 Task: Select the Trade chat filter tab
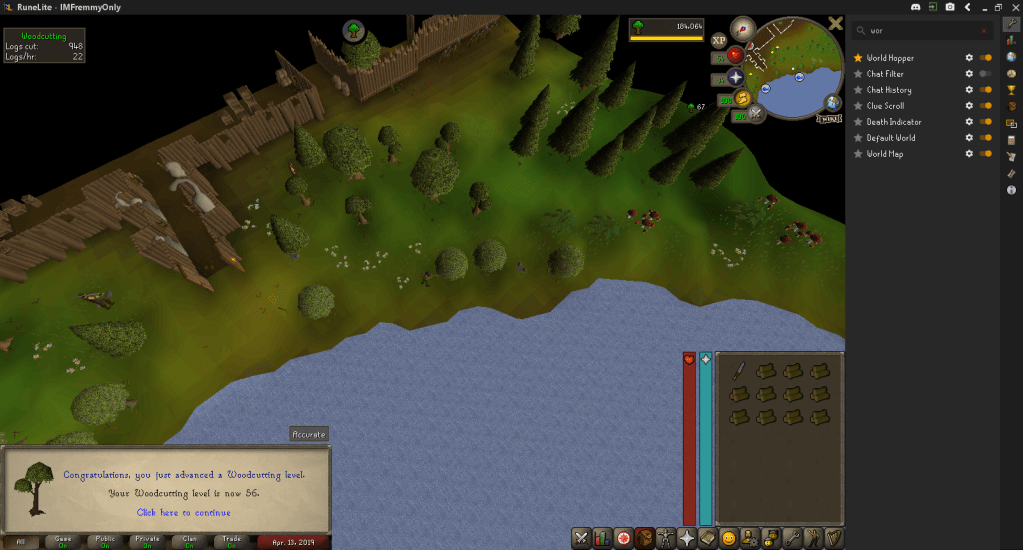pyautogui.click(x=232, y=542)
